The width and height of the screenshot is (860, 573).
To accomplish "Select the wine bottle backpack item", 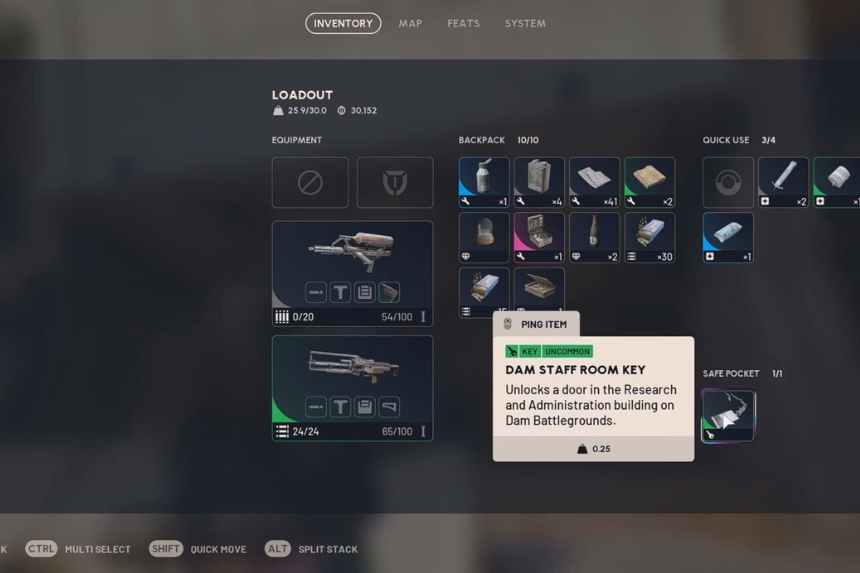I will (x=594, y=237).
